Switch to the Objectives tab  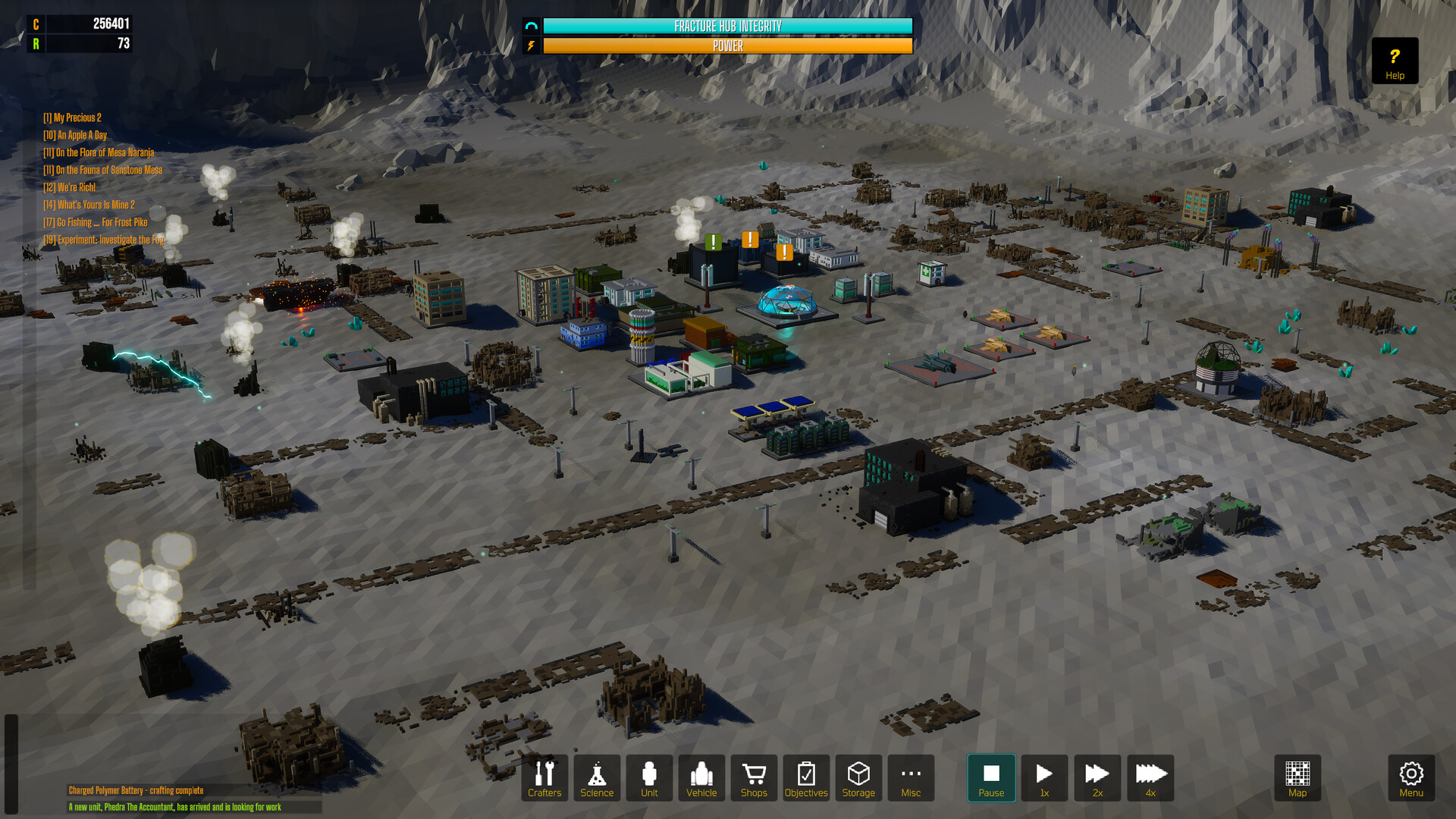pyautogui.click(x=805, y=778)
